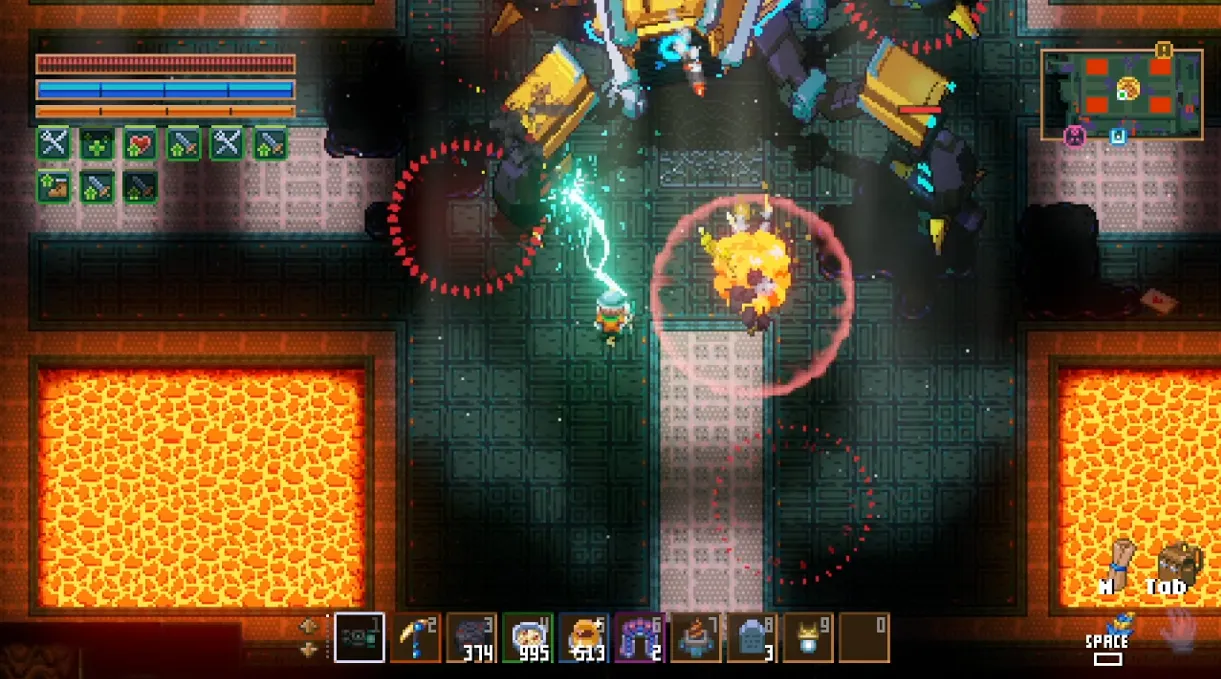This screenshot has width=1221, height=679.
Task: Inspect the boot movement speed buff icon
Action: (x=53, y=187)
